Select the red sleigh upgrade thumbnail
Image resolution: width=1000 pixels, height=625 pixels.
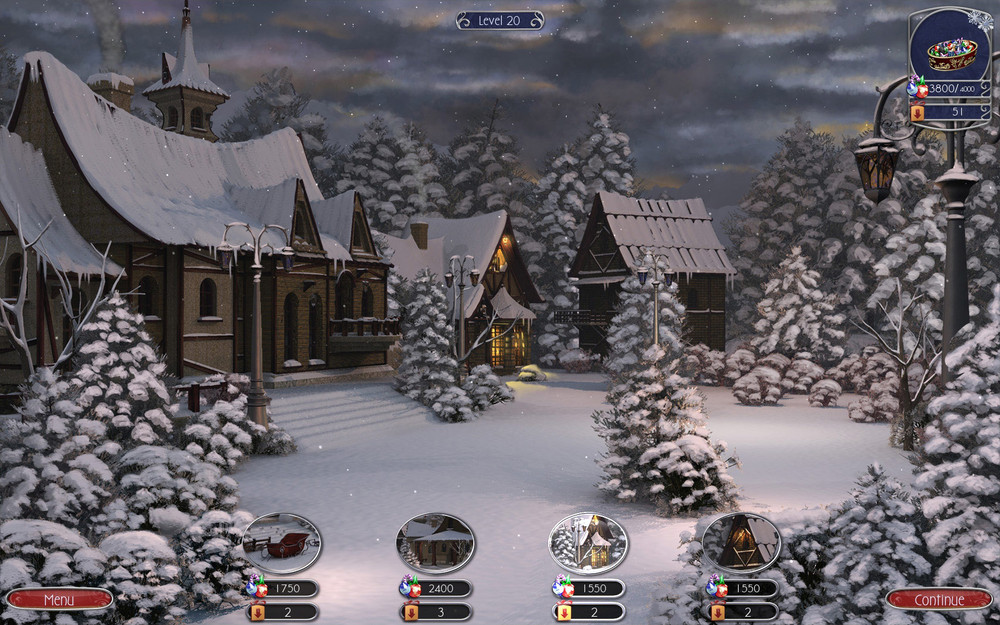pos(282,543)
